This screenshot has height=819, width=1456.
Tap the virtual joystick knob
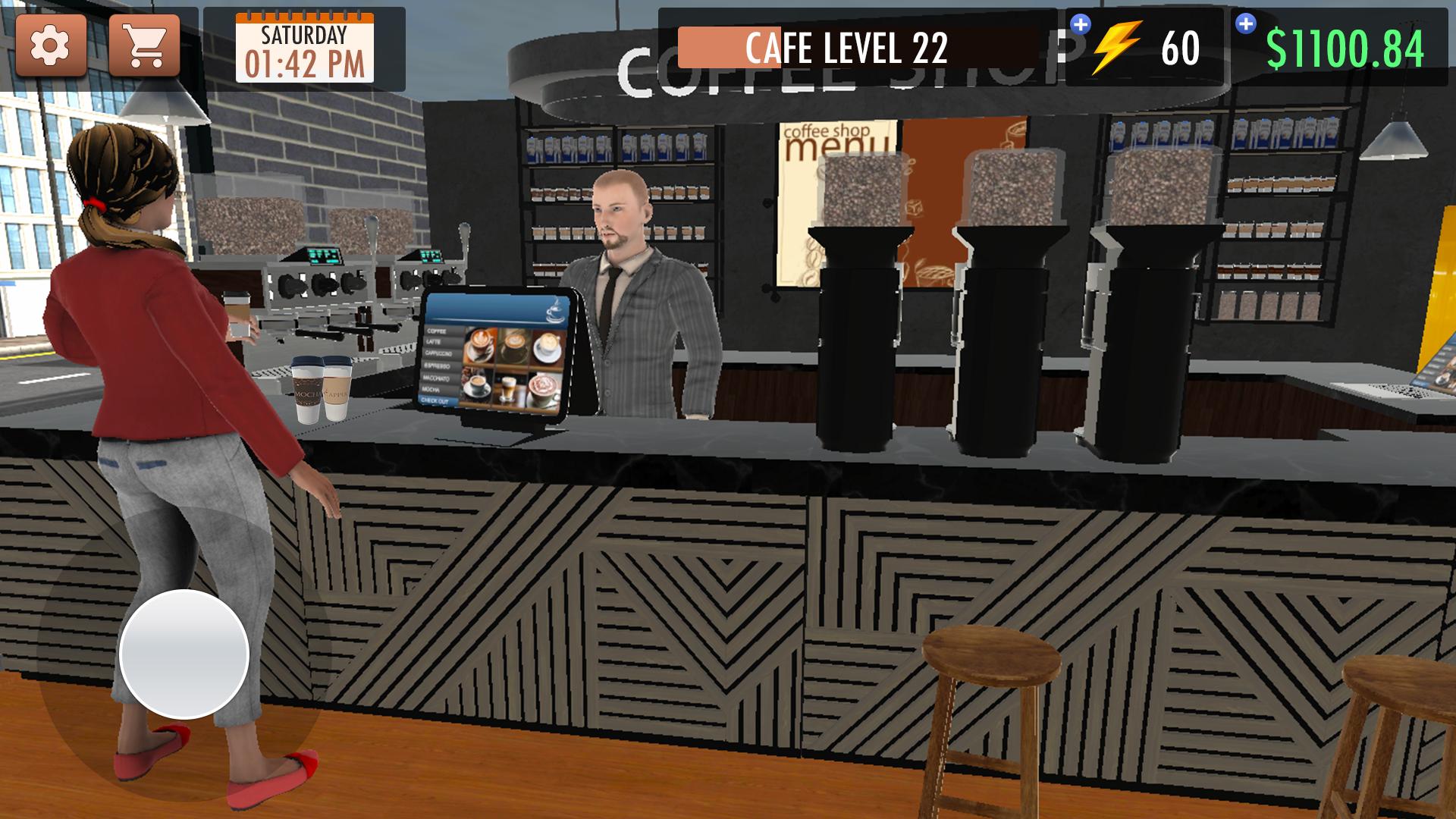click(184, 654)
